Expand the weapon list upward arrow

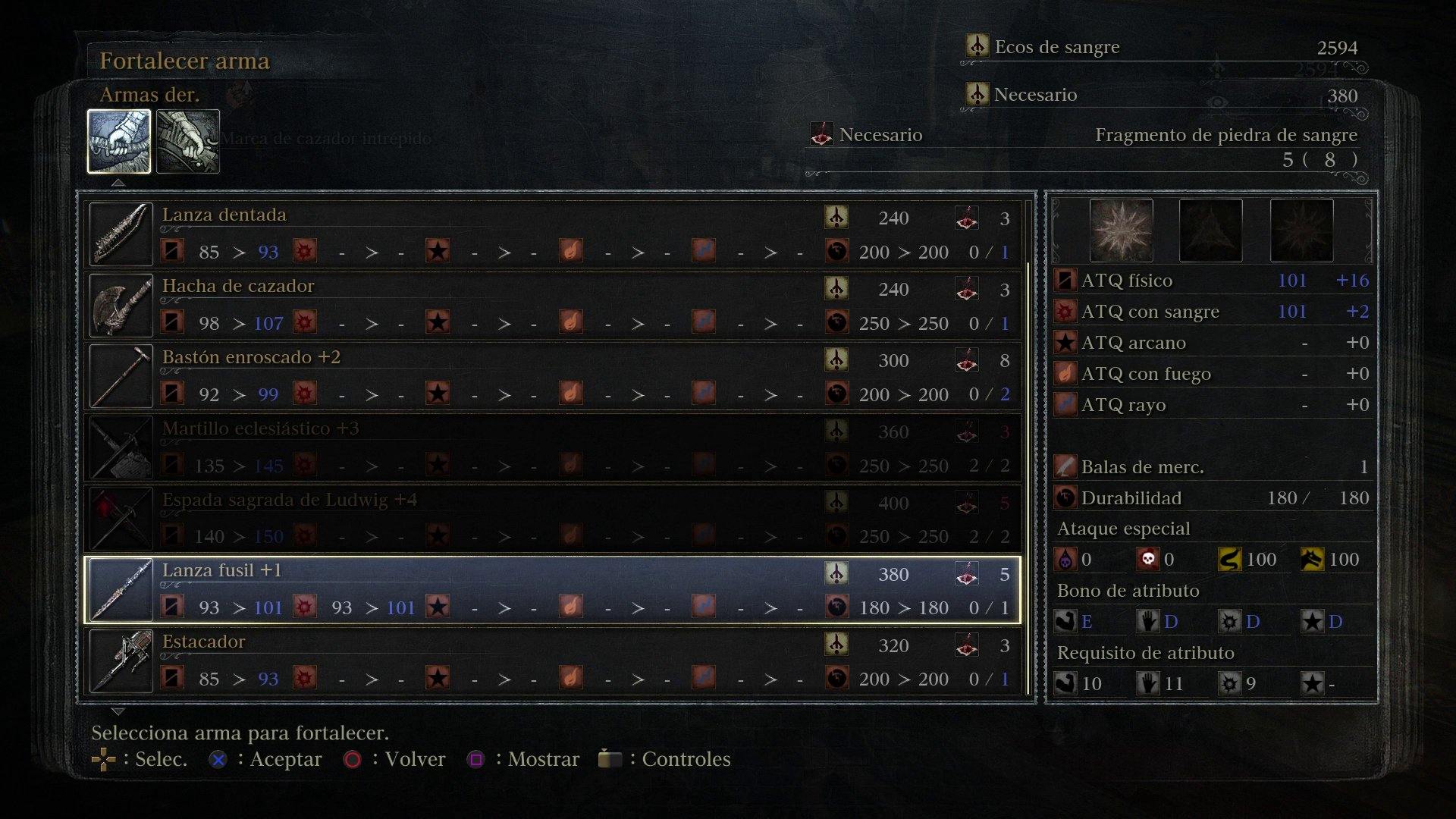point(118,184)
